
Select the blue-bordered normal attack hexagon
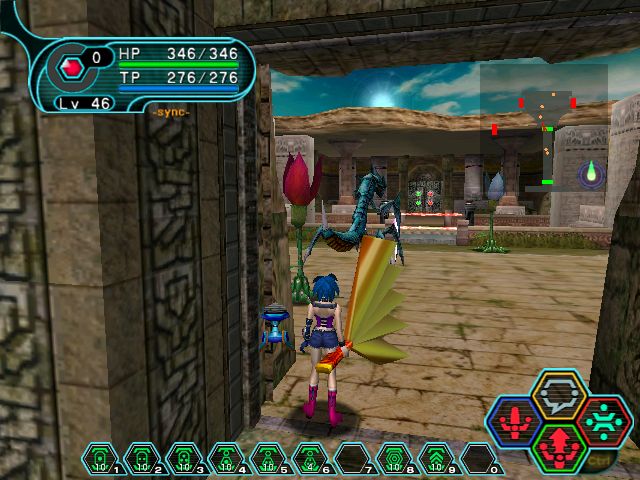514,421
